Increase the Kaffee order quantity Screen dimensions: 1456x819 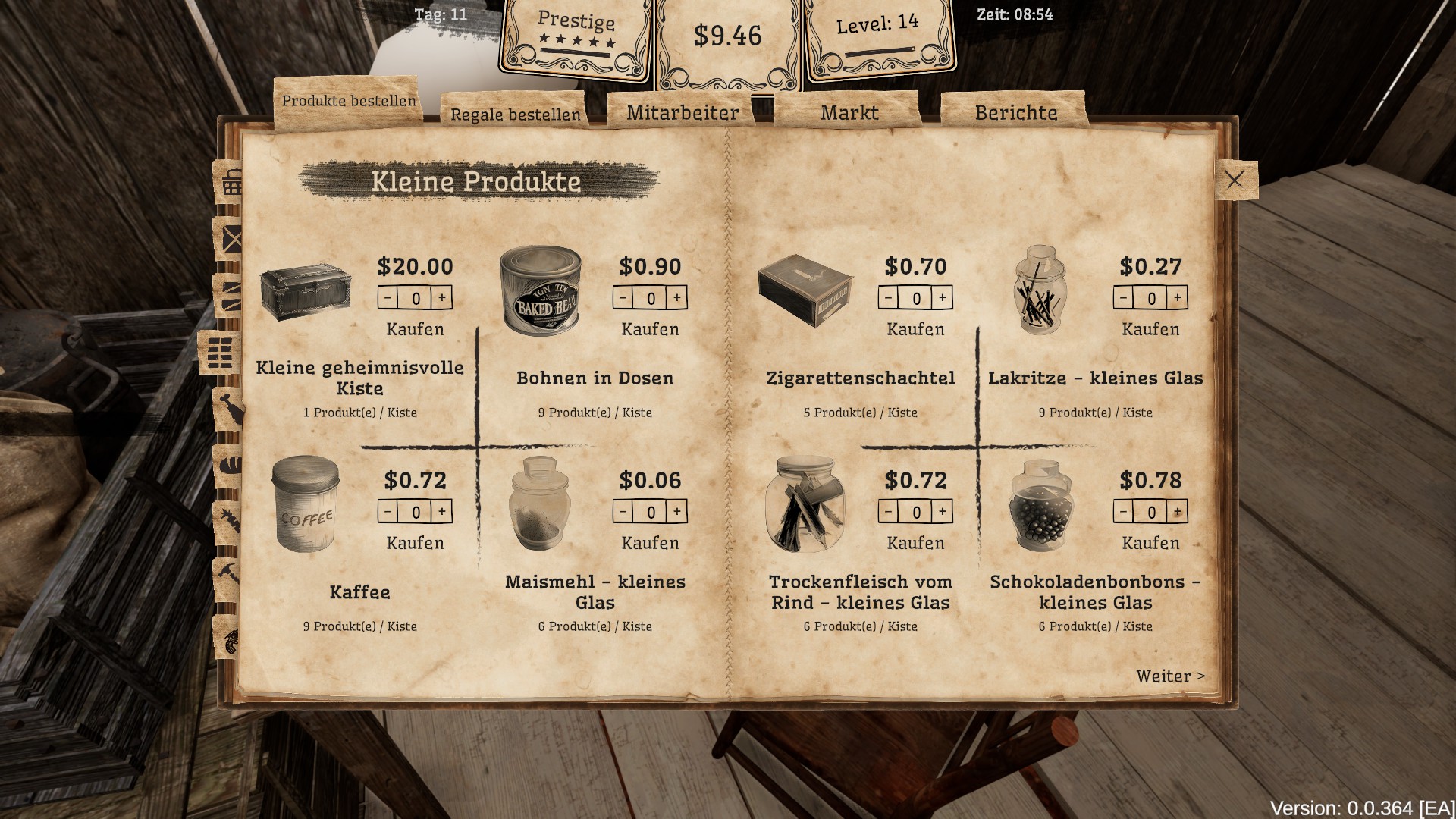tap(441, 512)
